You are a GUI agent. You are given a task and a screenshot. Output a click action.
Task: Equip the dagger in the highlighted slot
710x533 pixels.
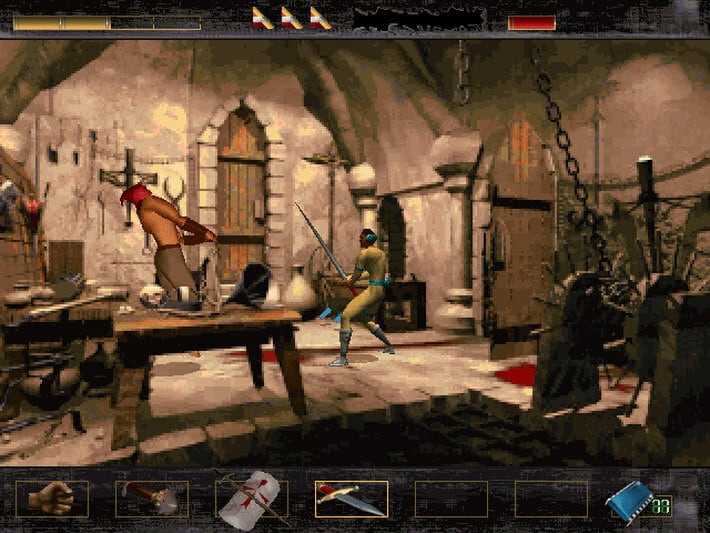click(x=351, y=498)
